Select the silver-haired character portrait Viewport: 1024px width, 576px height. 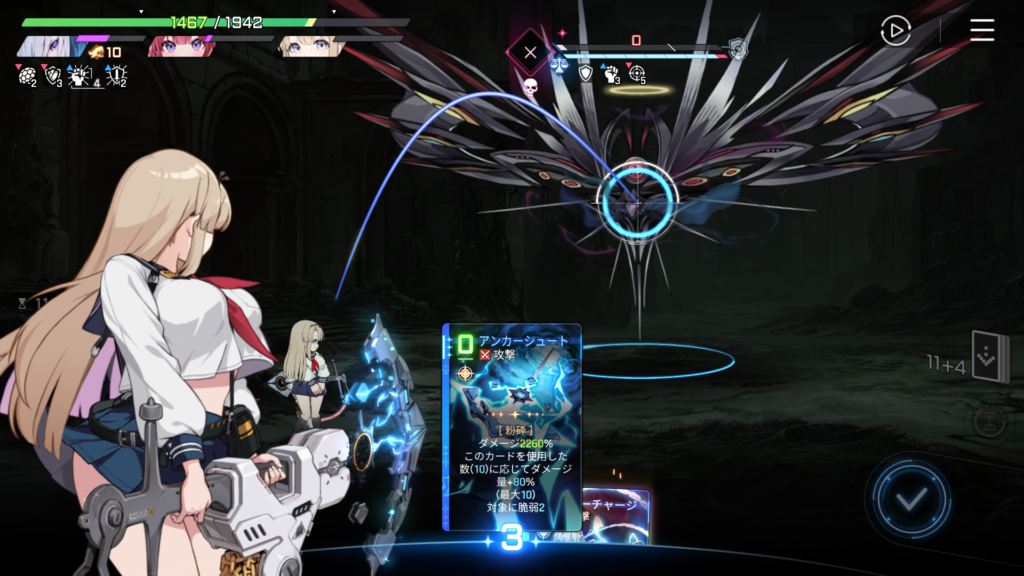[43, 46]
